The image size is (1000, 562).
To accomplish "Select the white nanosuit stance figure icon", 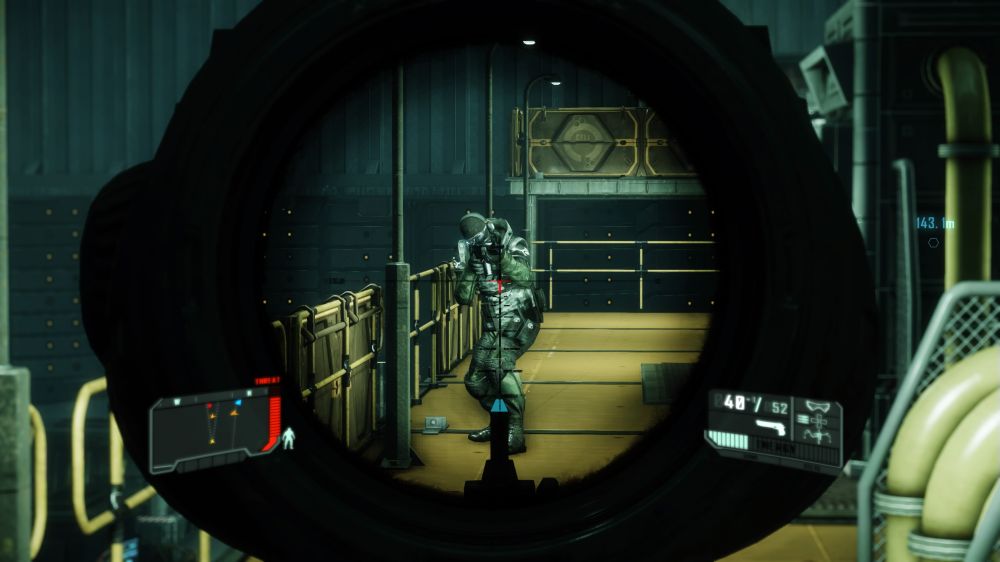I will (x=290, y=437).
